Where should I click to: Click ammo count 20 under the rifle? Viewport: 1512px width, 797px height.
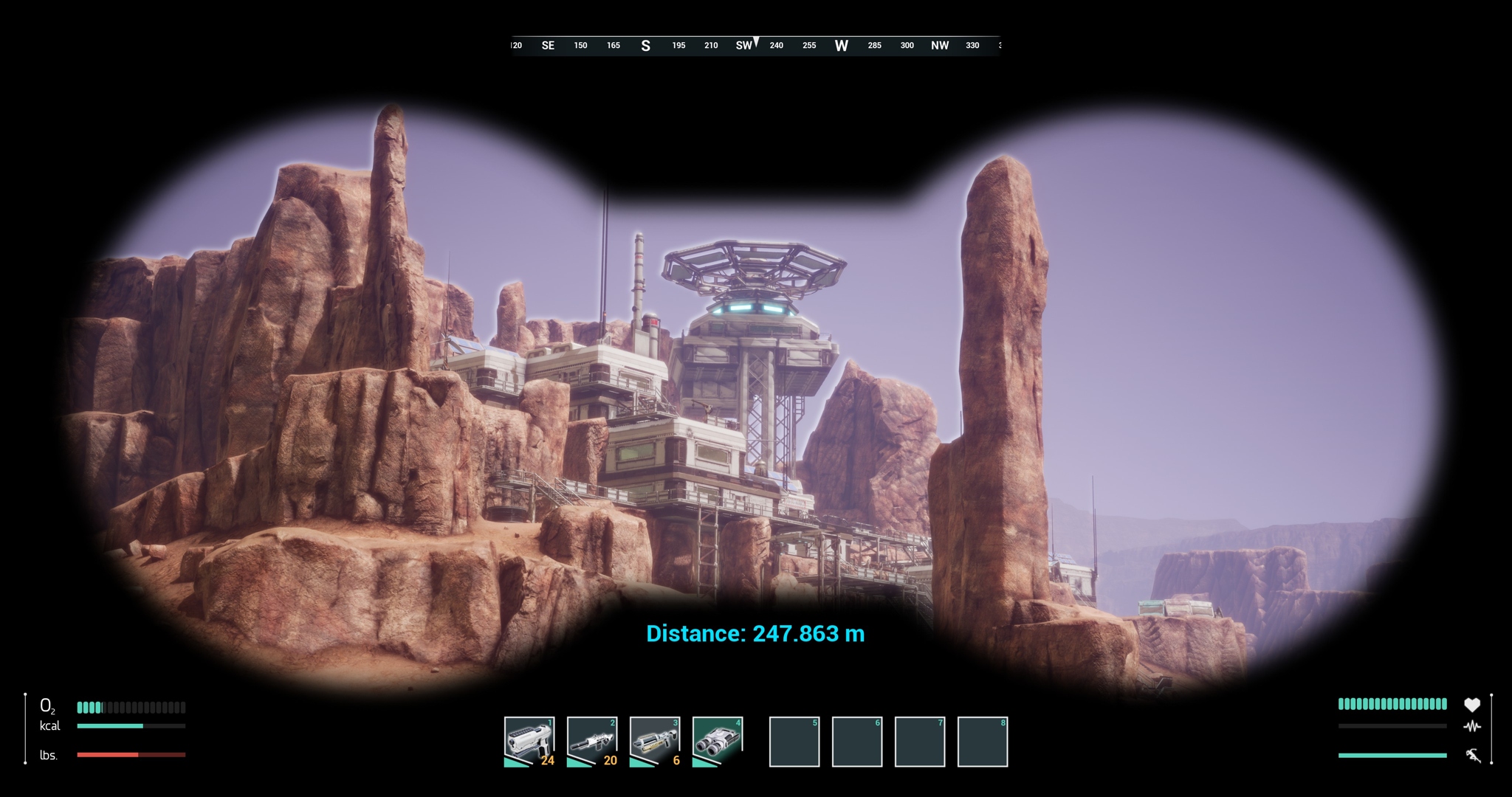point(611,762)
